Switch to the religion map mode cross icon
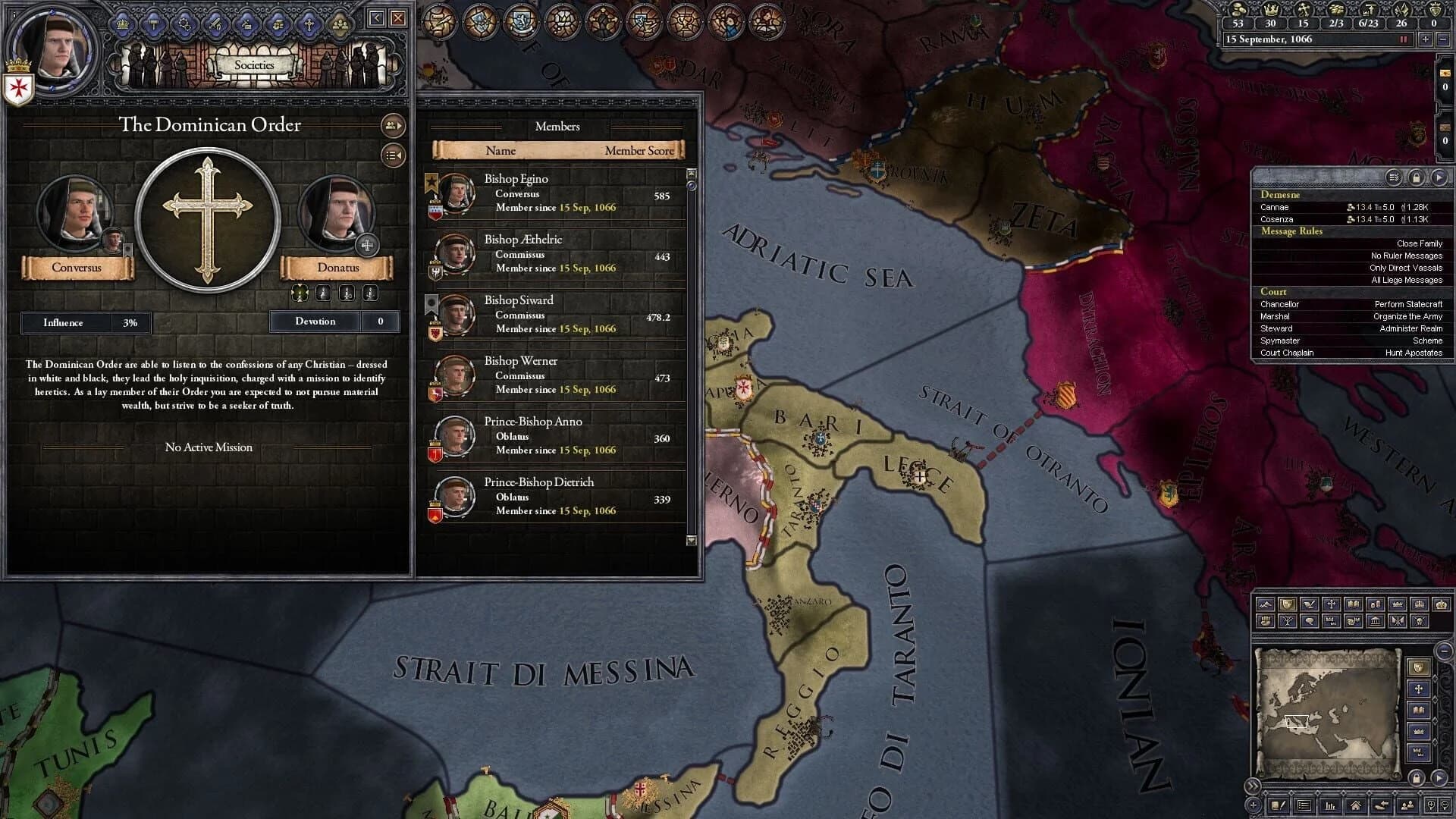 point(1331,604)
